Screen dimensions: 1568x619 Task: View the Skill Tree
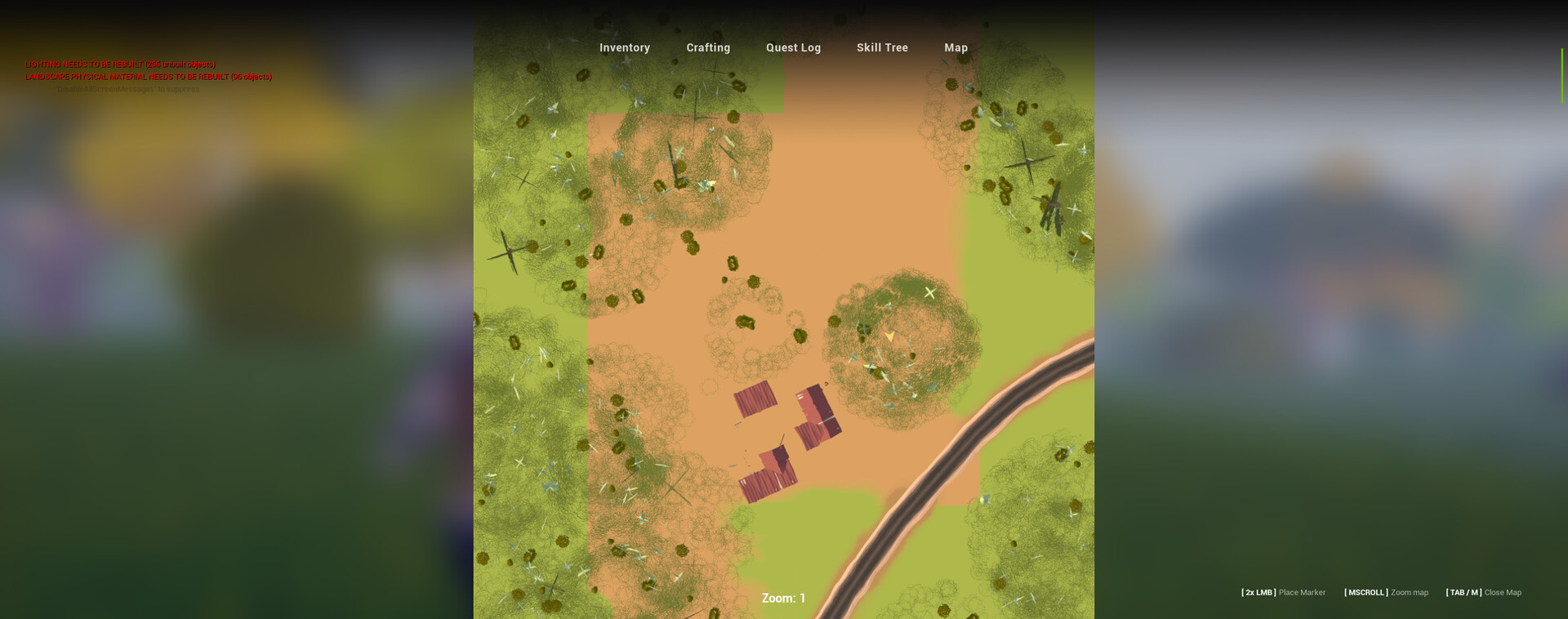[882, 47]
